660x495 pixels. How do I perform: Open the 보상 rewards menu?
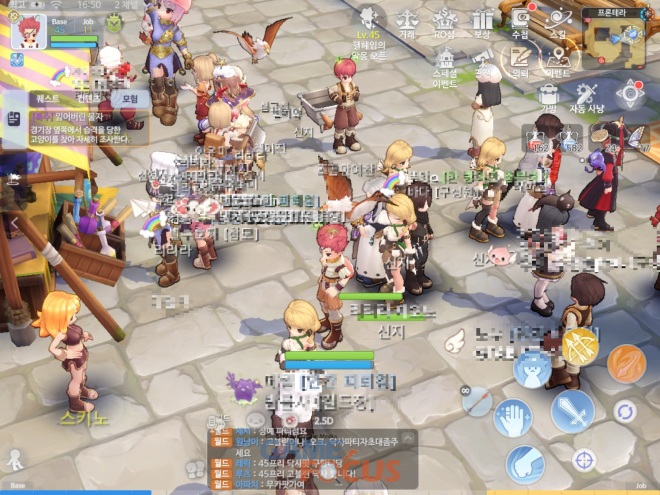click(x=482, y=21)
